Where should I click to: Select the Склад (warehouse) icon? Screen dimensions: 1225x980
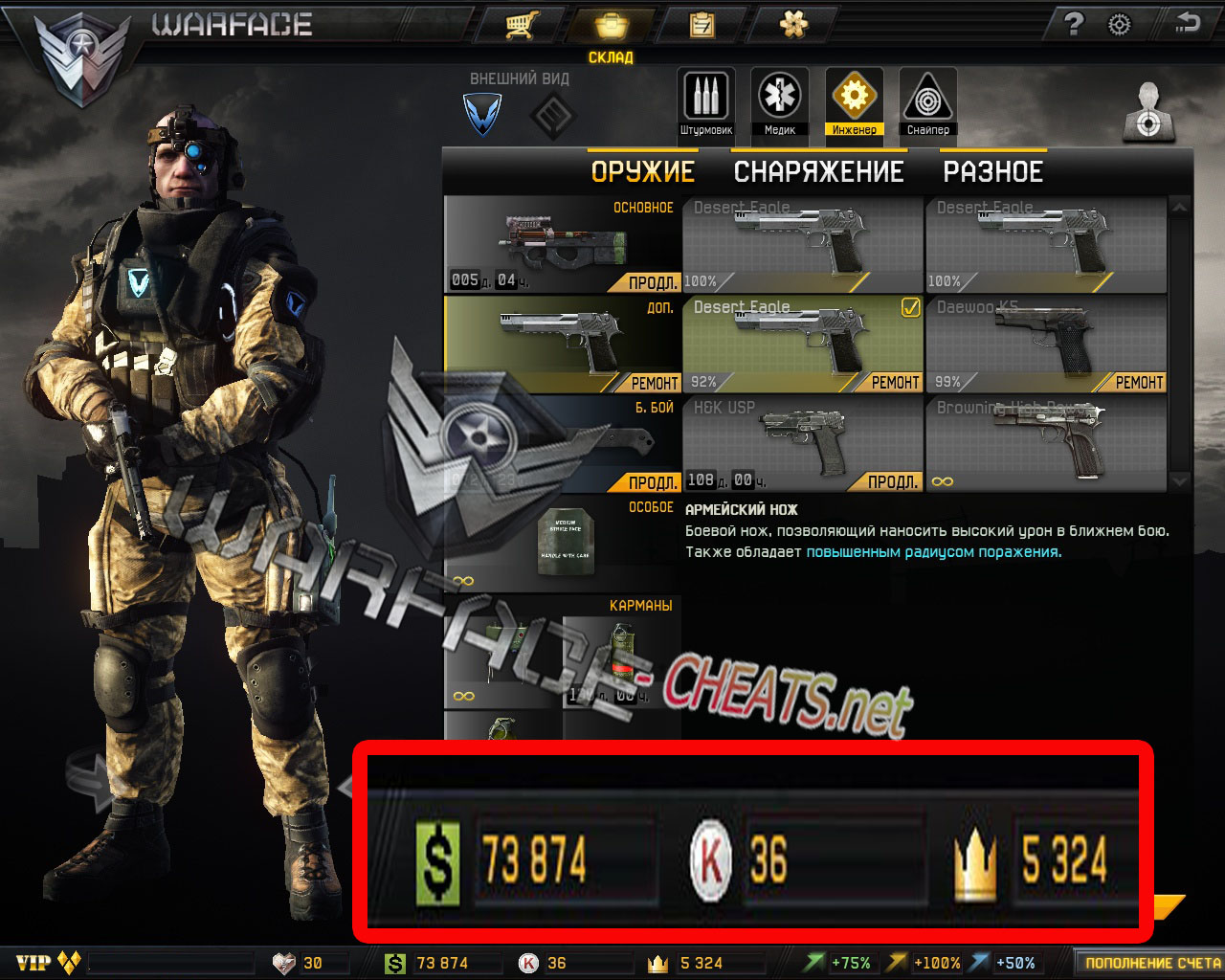coord(612,25)
